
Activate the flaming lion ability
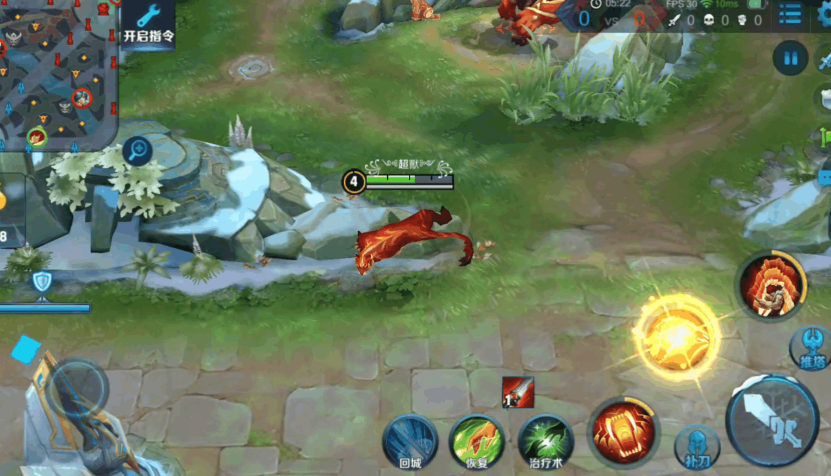[x=771, y=286]
